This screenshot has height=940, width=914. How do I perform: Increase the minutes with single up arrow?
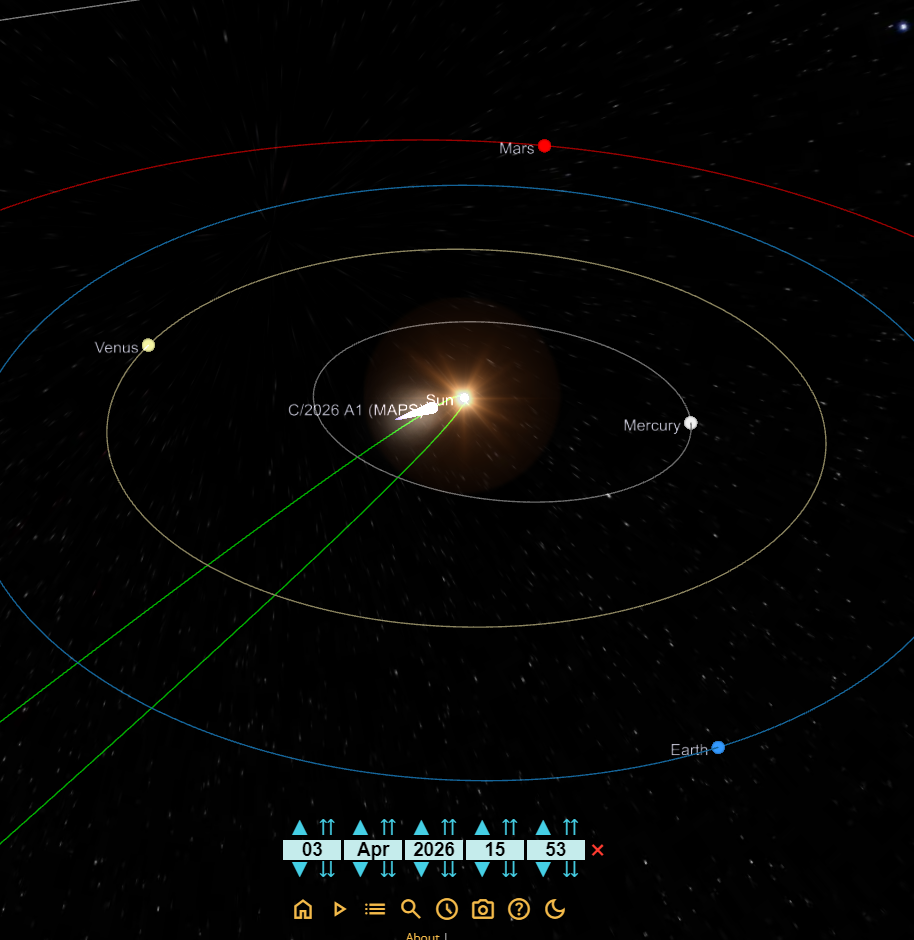pos(543,828)
